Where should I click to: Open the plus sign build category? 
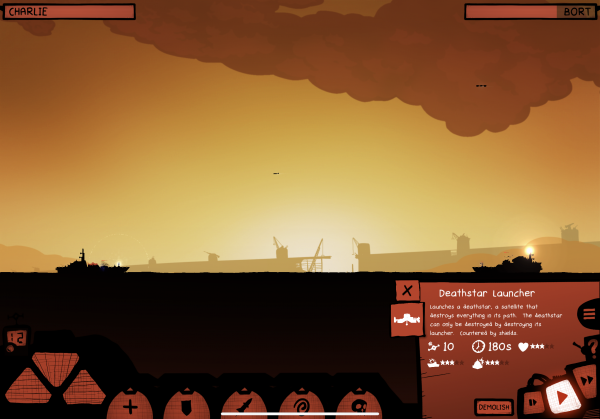click(129, 406)
